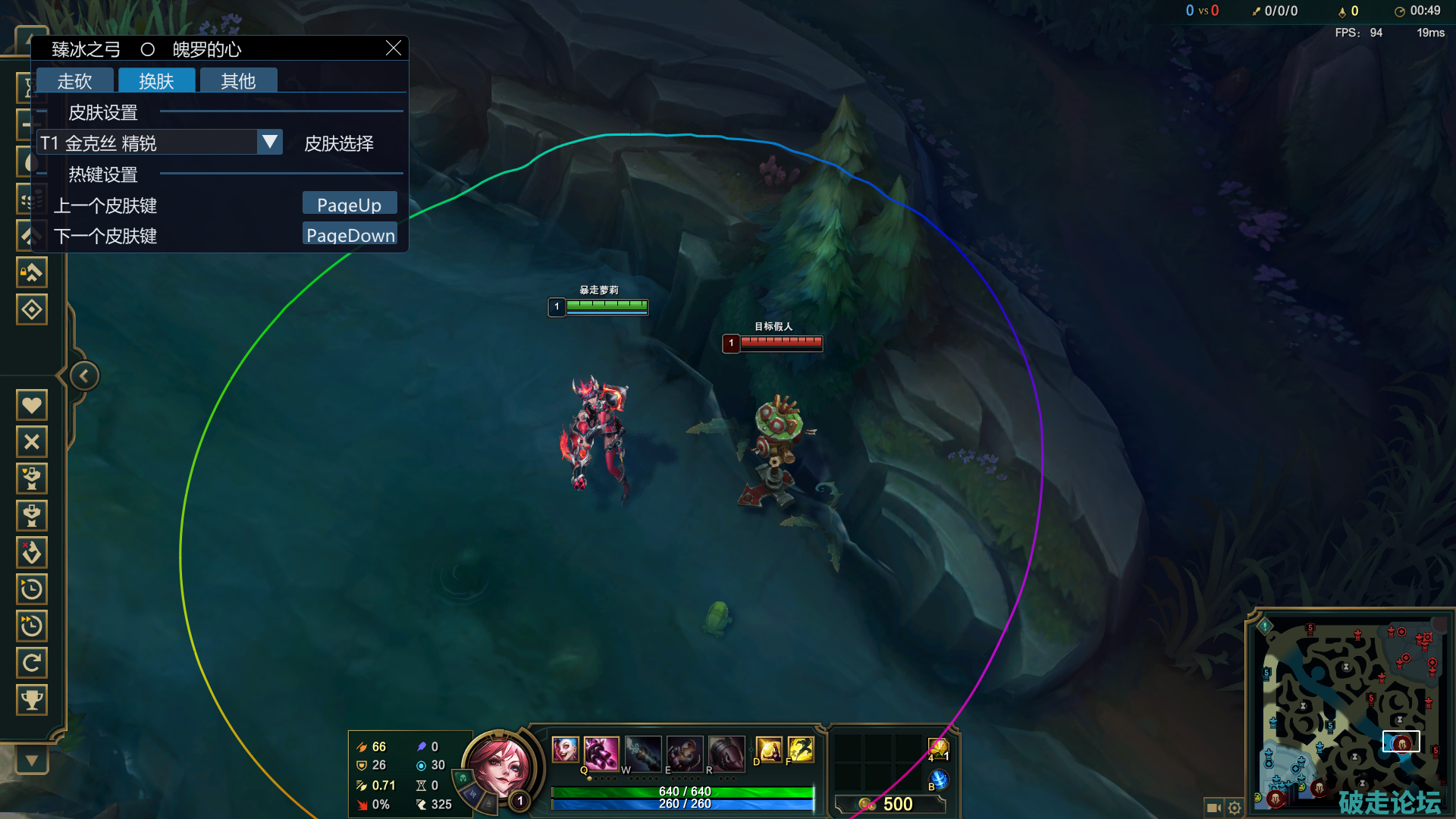Change the PageUp previous-skin hotkey
The image size is (1456, 819).
pos(349,204)
